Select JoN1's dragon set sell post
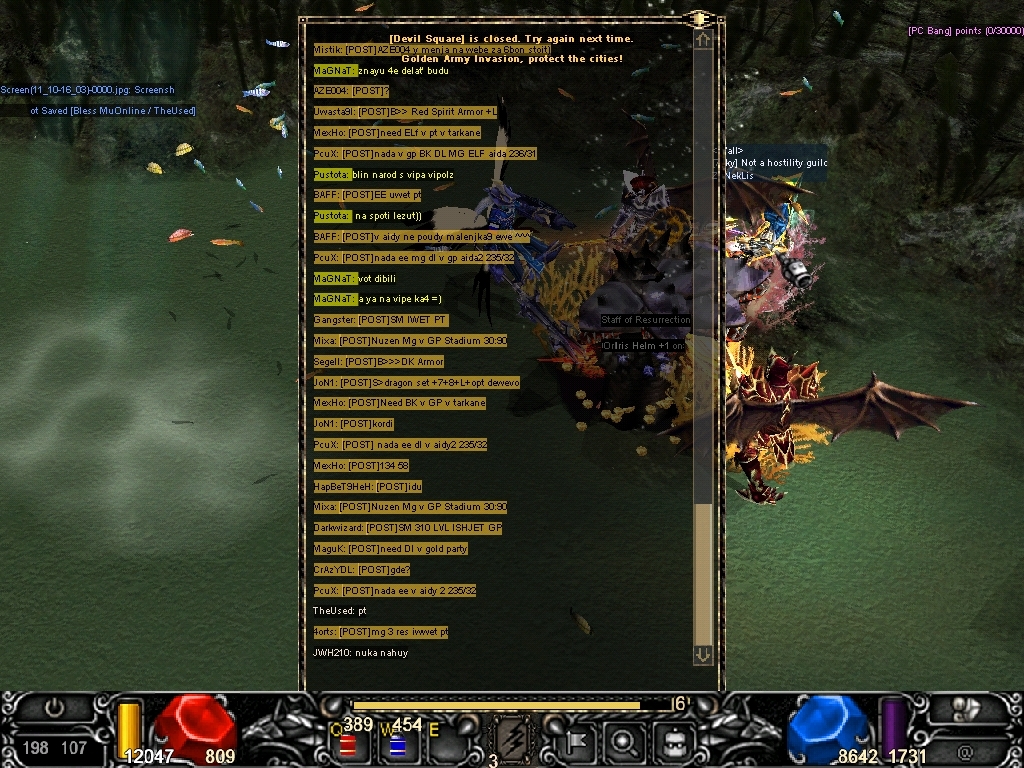This screenshot has height=768, width=1024. coord(417,382)
